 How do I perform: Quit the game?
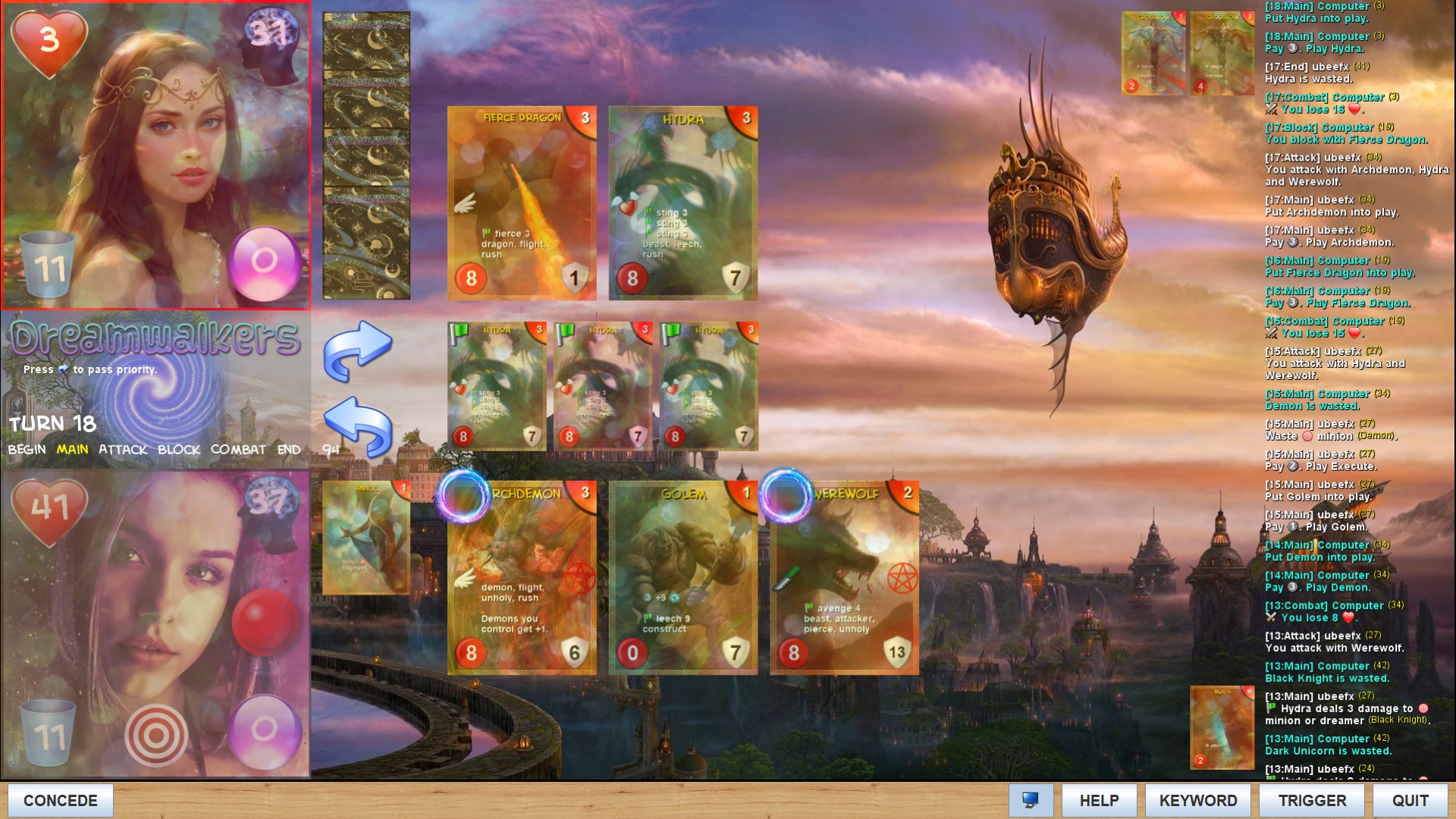[1410, 800]
